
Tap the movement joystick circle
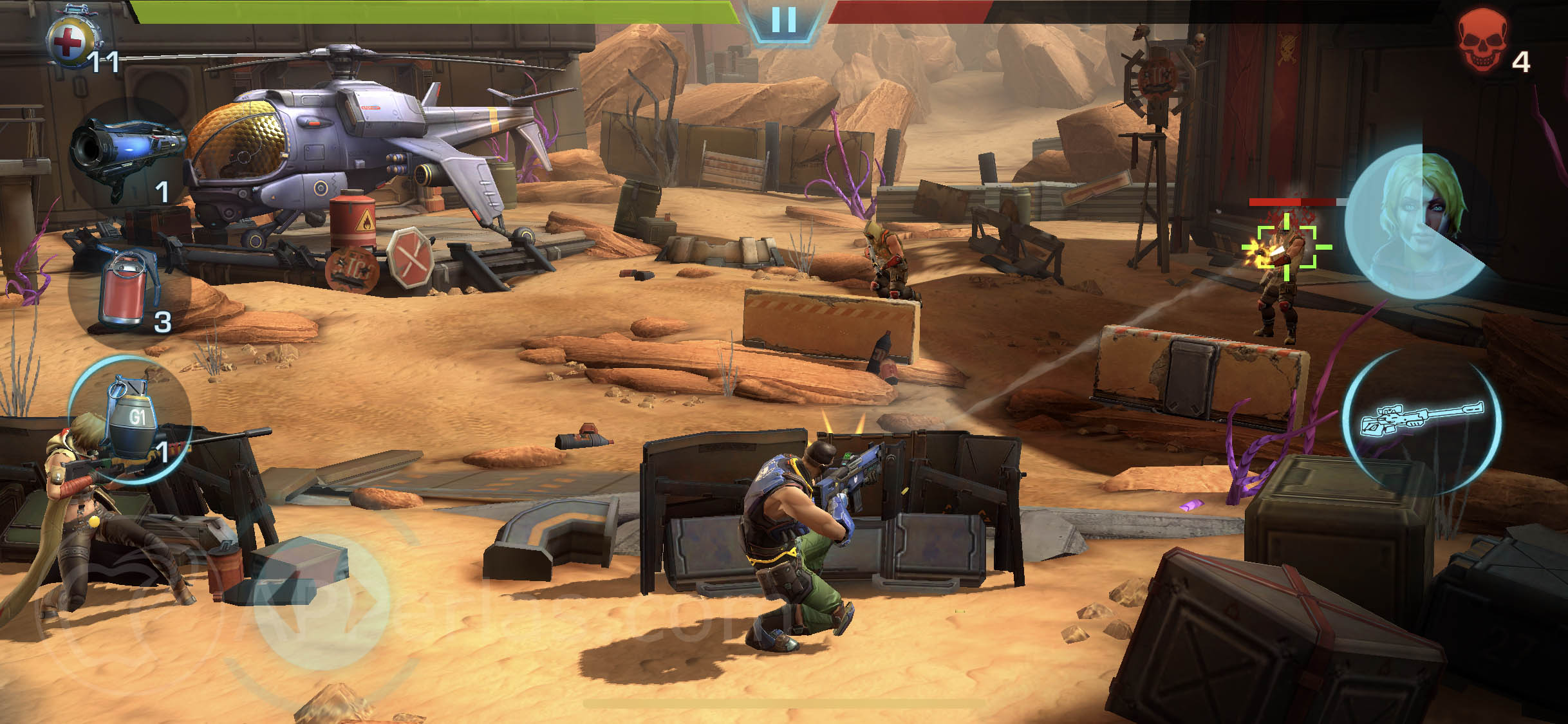(x=320, y=602)
